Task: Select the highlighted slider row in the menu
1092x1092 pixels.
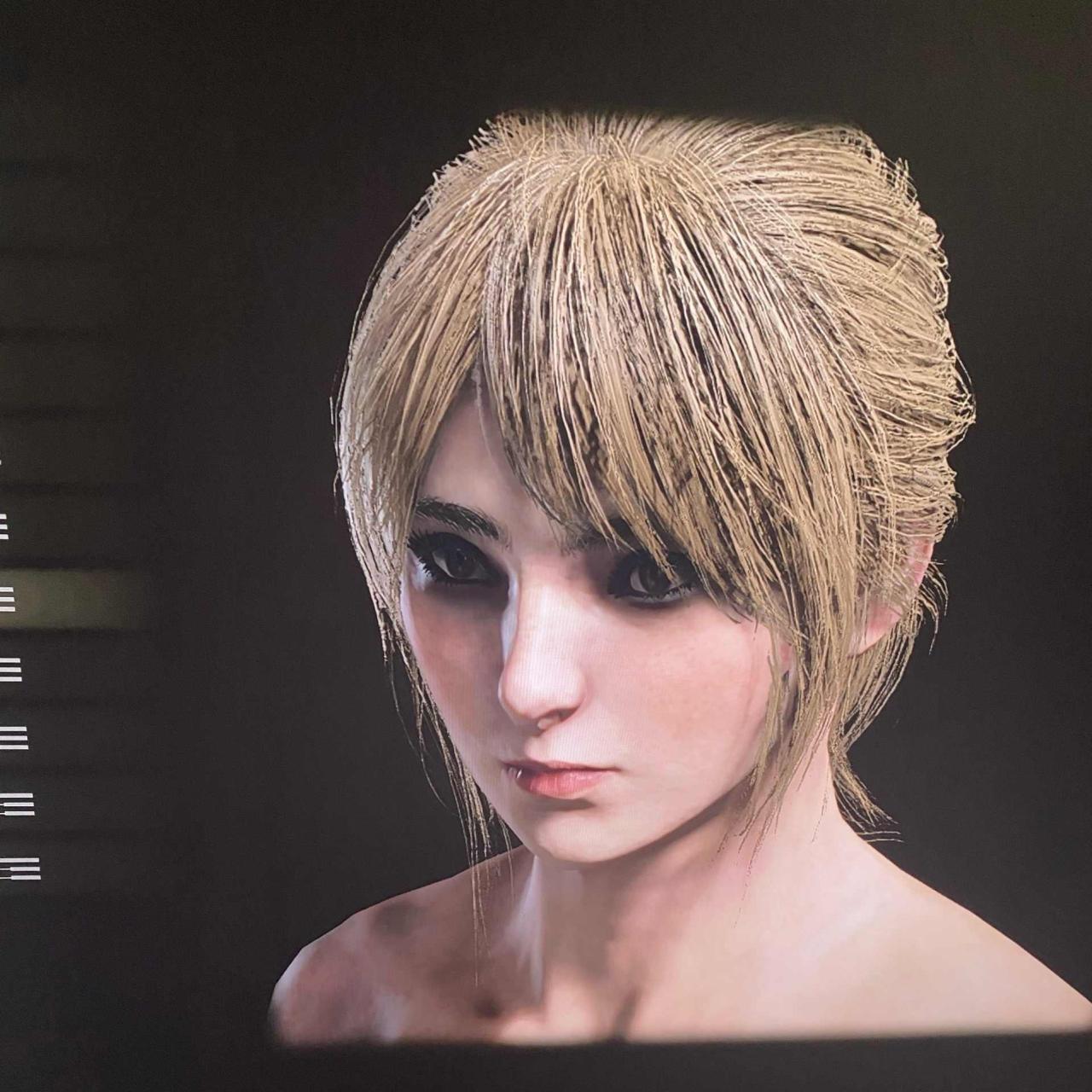Action: click(60, 598)
